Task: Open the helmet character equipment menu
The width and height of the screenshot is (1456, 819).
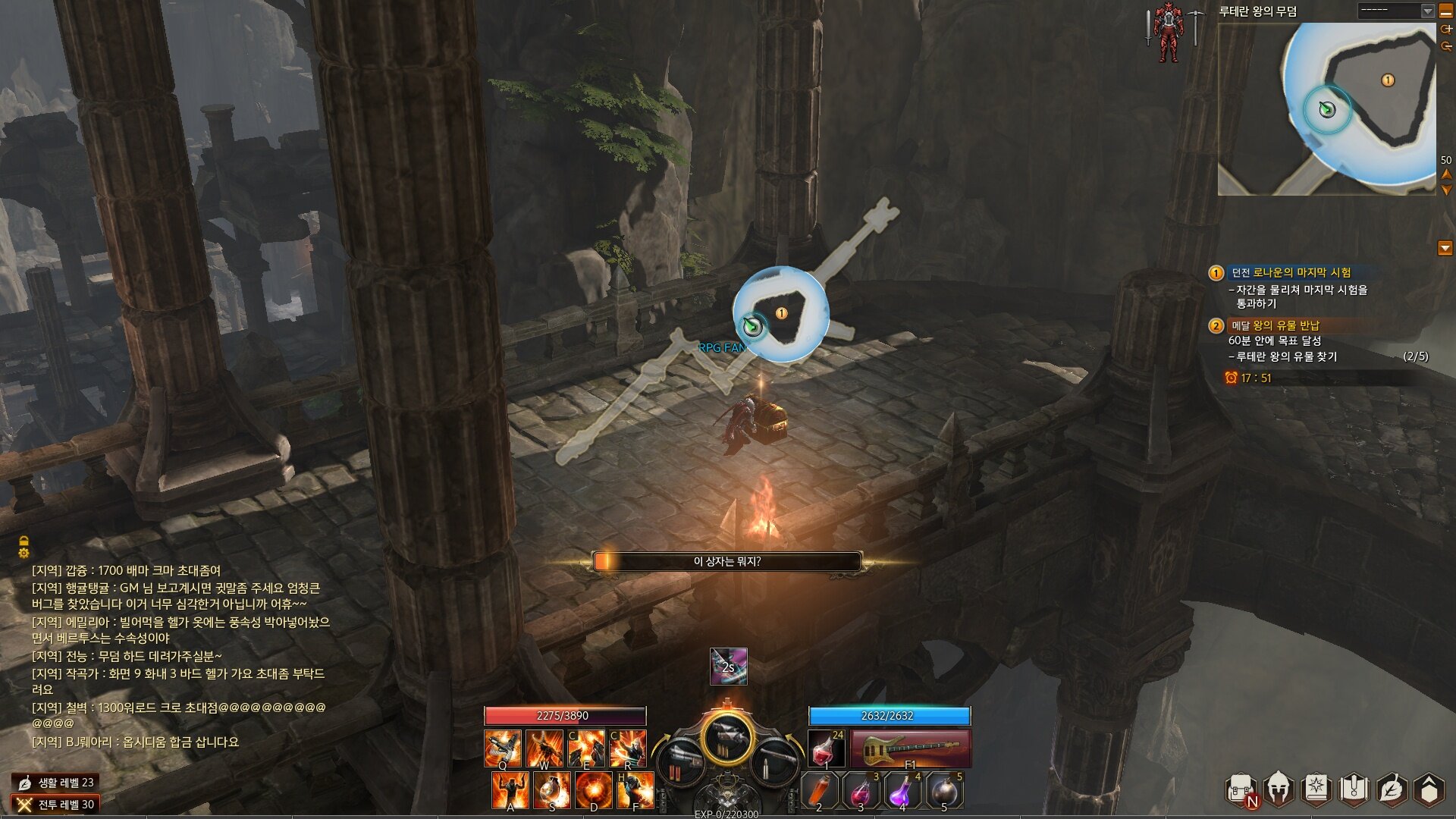Action: pos(1279,789)
